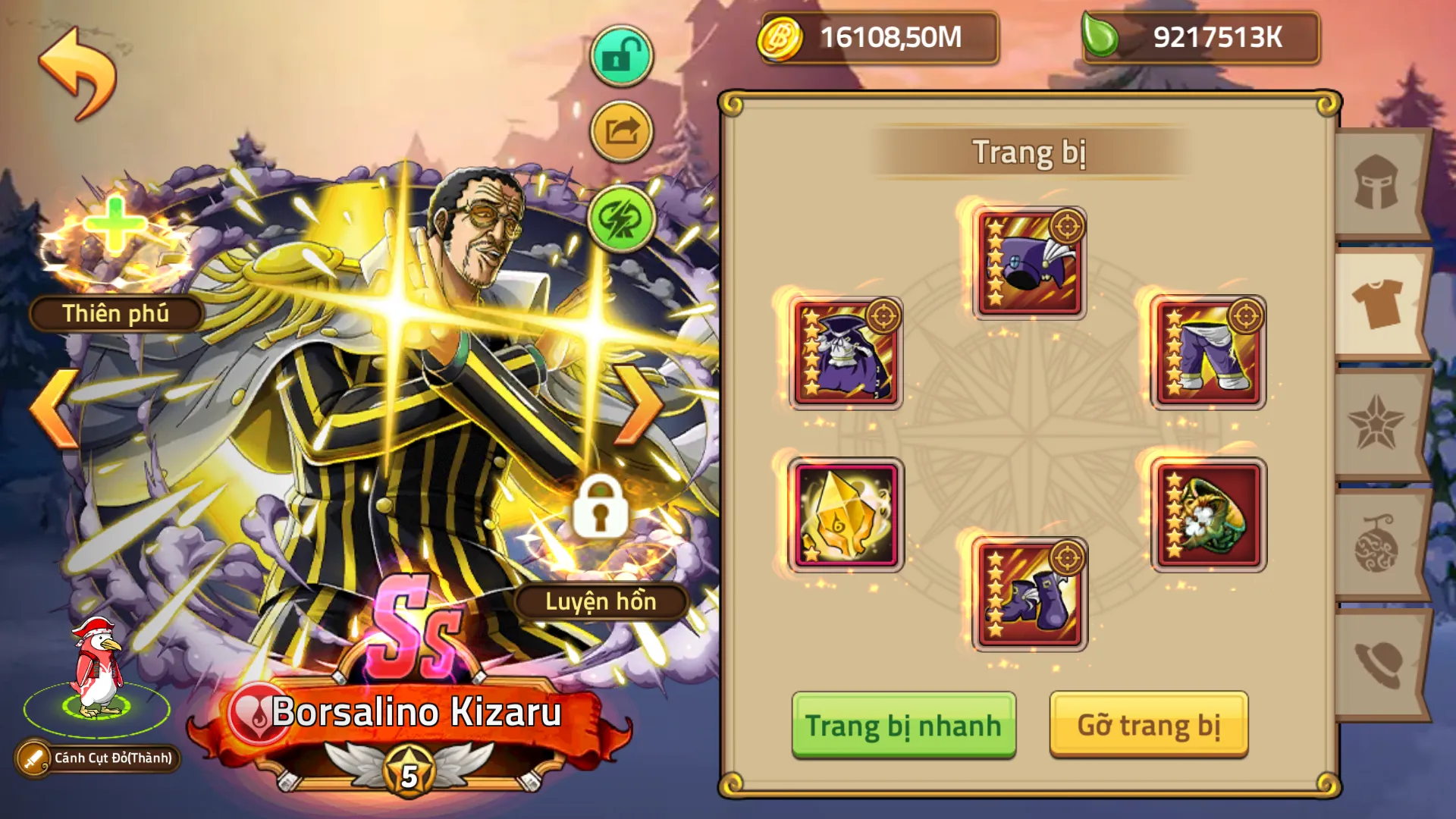
Task: Open the share character icon
Action: (620, 130)
